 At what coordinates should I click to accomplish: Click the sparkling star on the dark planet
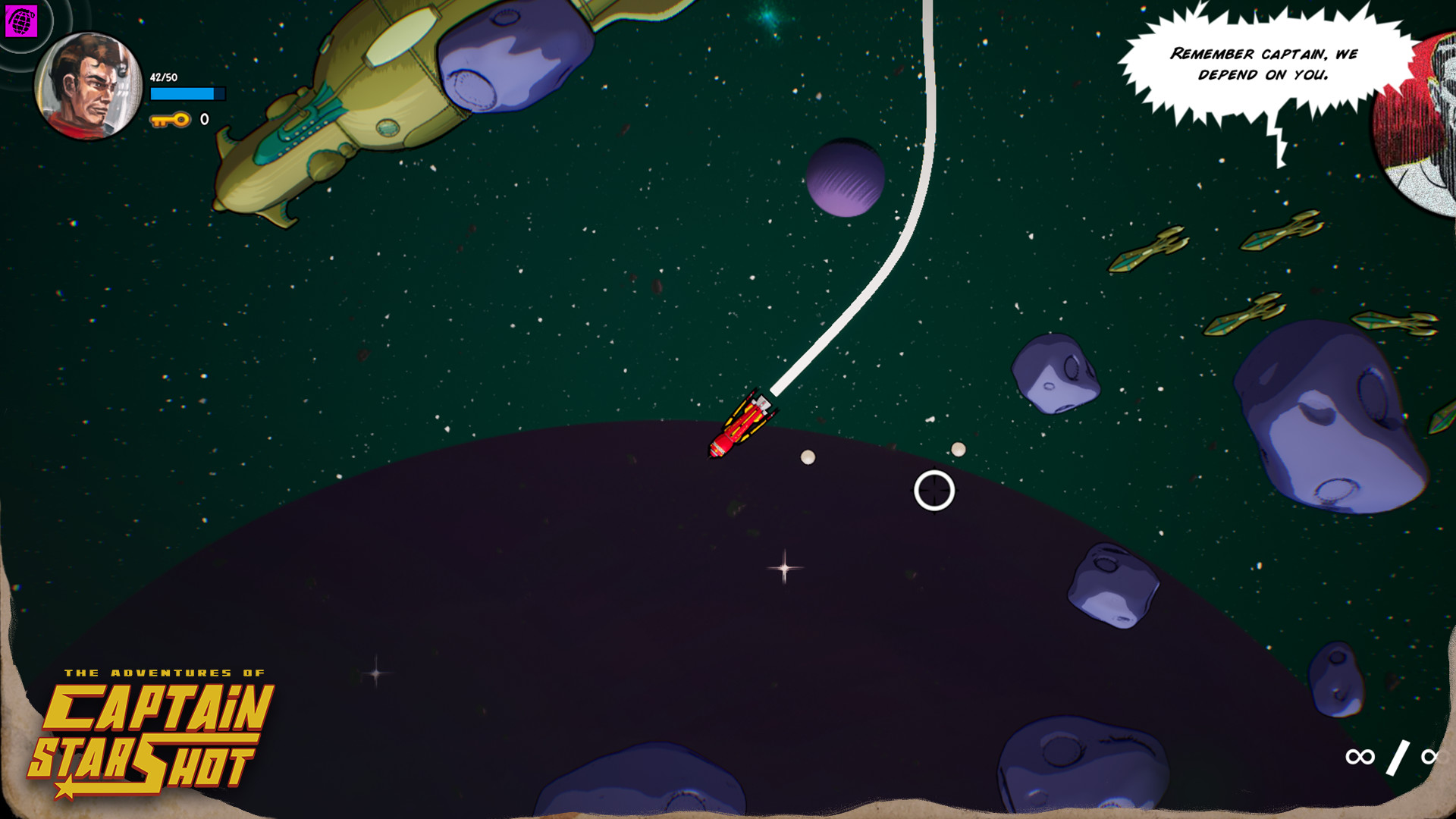point(784,566)
